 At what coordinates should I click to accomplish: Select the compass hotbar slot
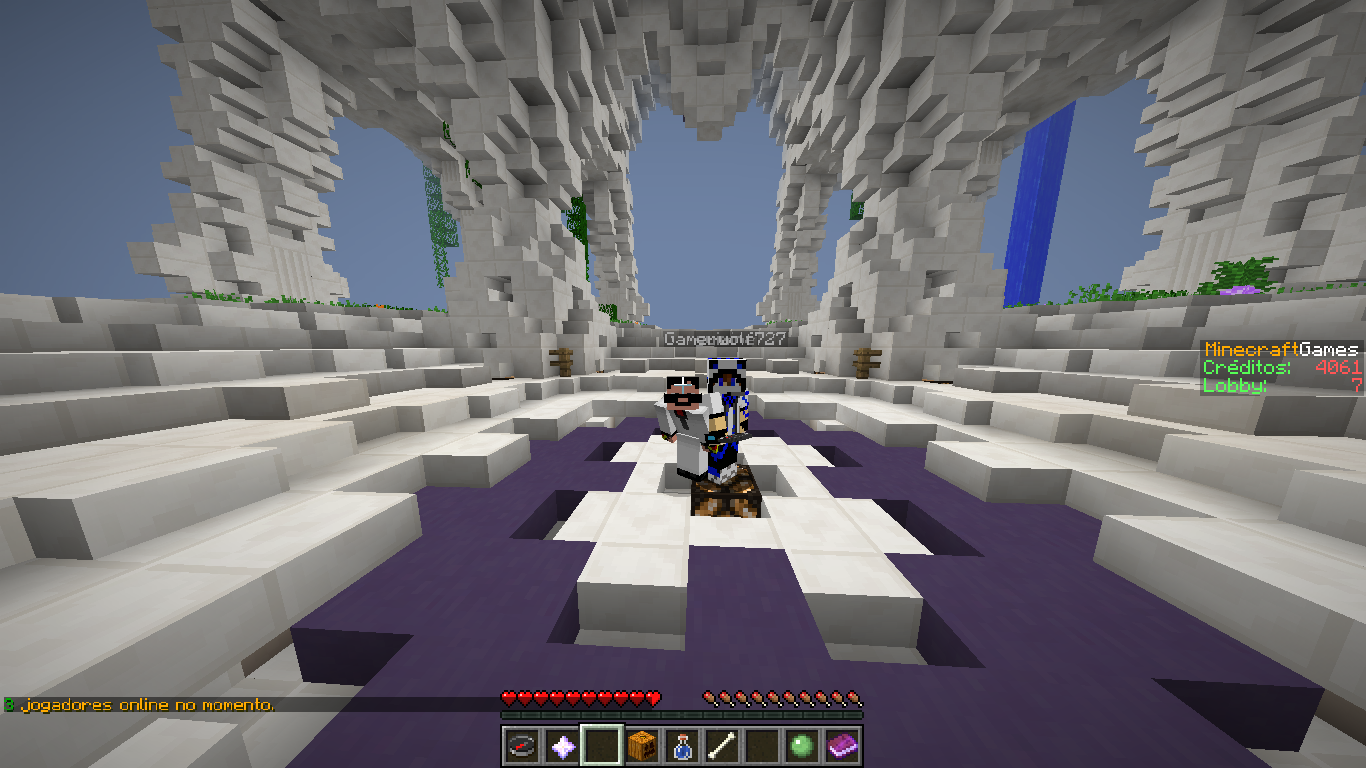[522, 745]
